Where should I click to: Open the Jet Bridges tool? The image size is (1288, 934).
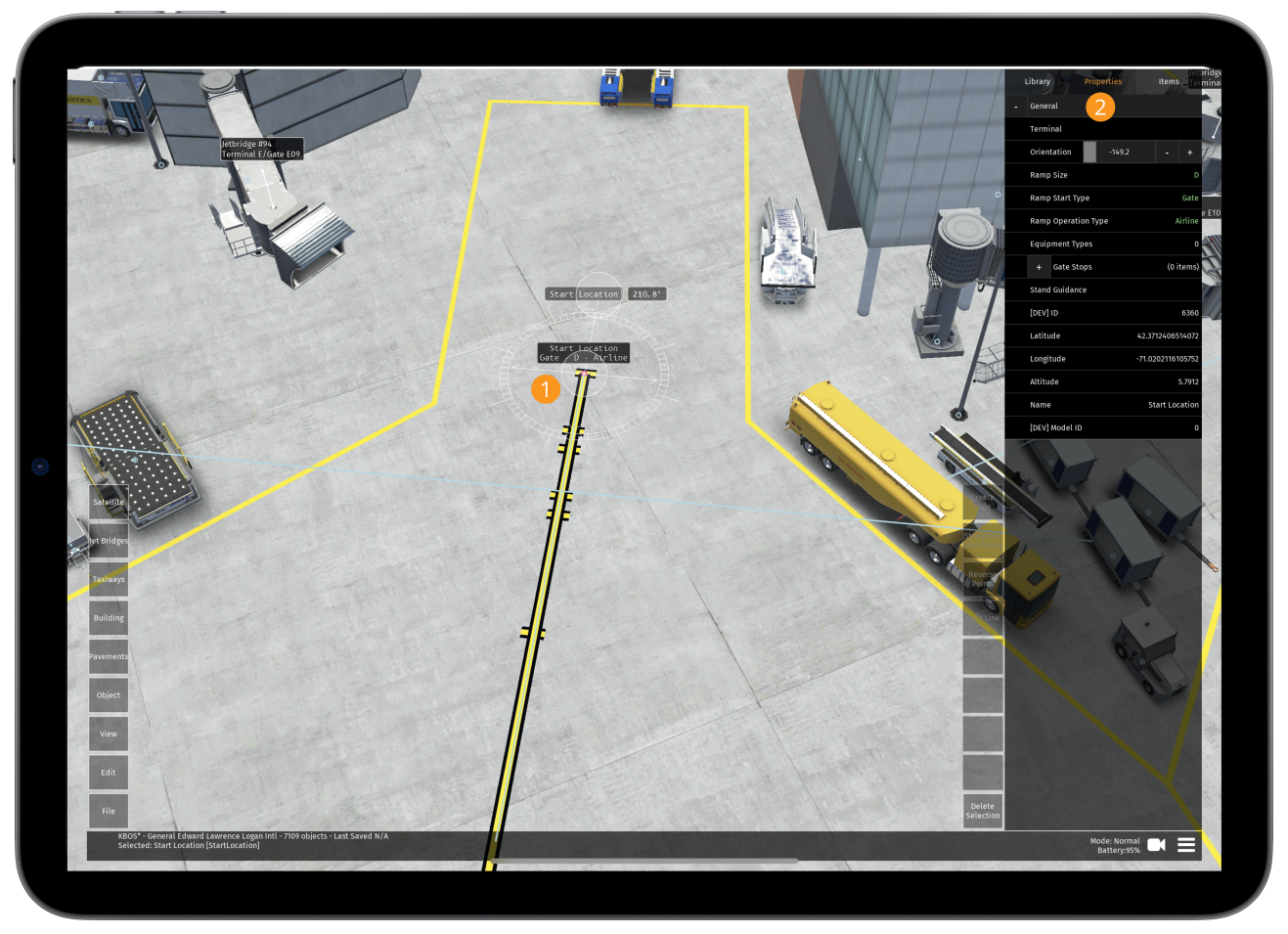(108, 540)
